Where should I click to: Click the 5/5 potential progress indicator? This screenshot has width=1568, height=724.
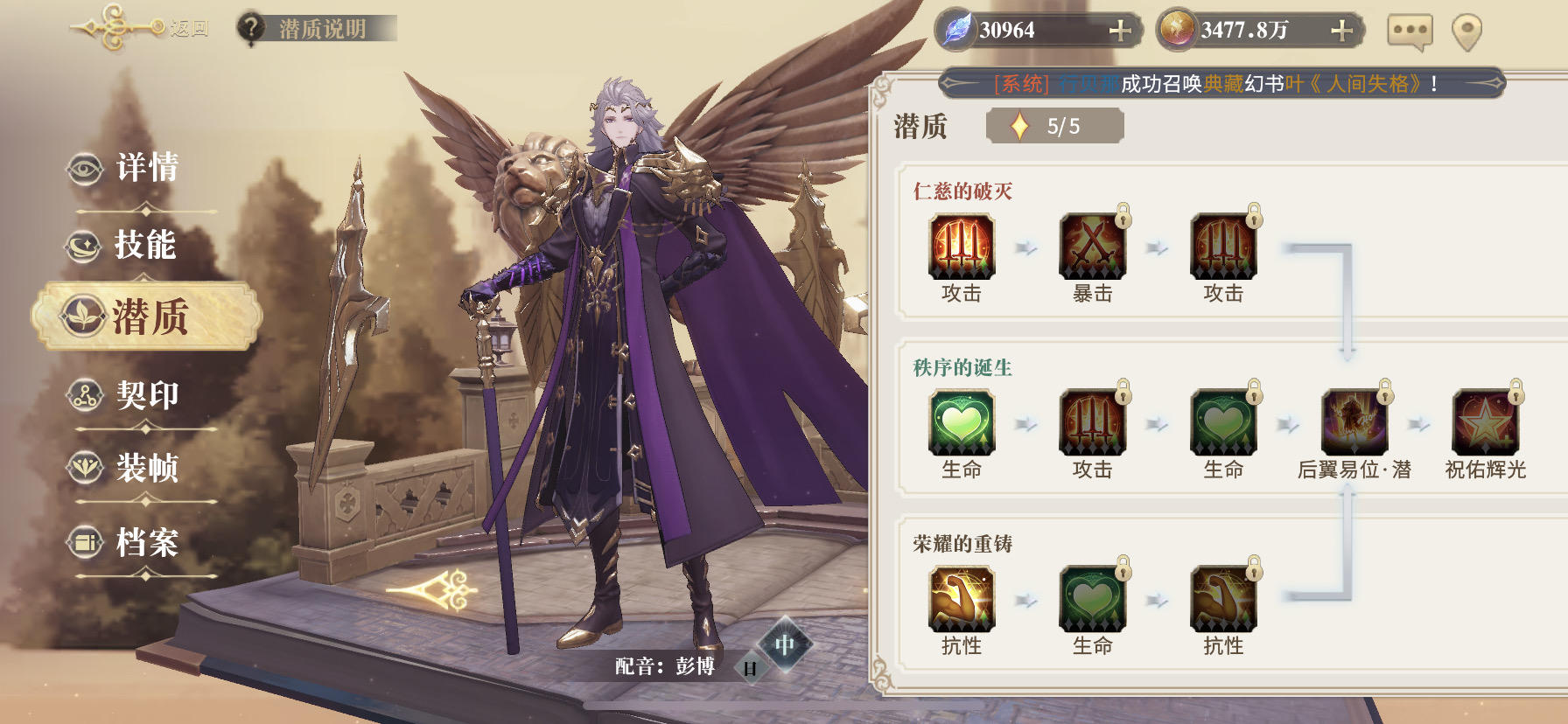pyautogui.click(x=1053, y=126)
